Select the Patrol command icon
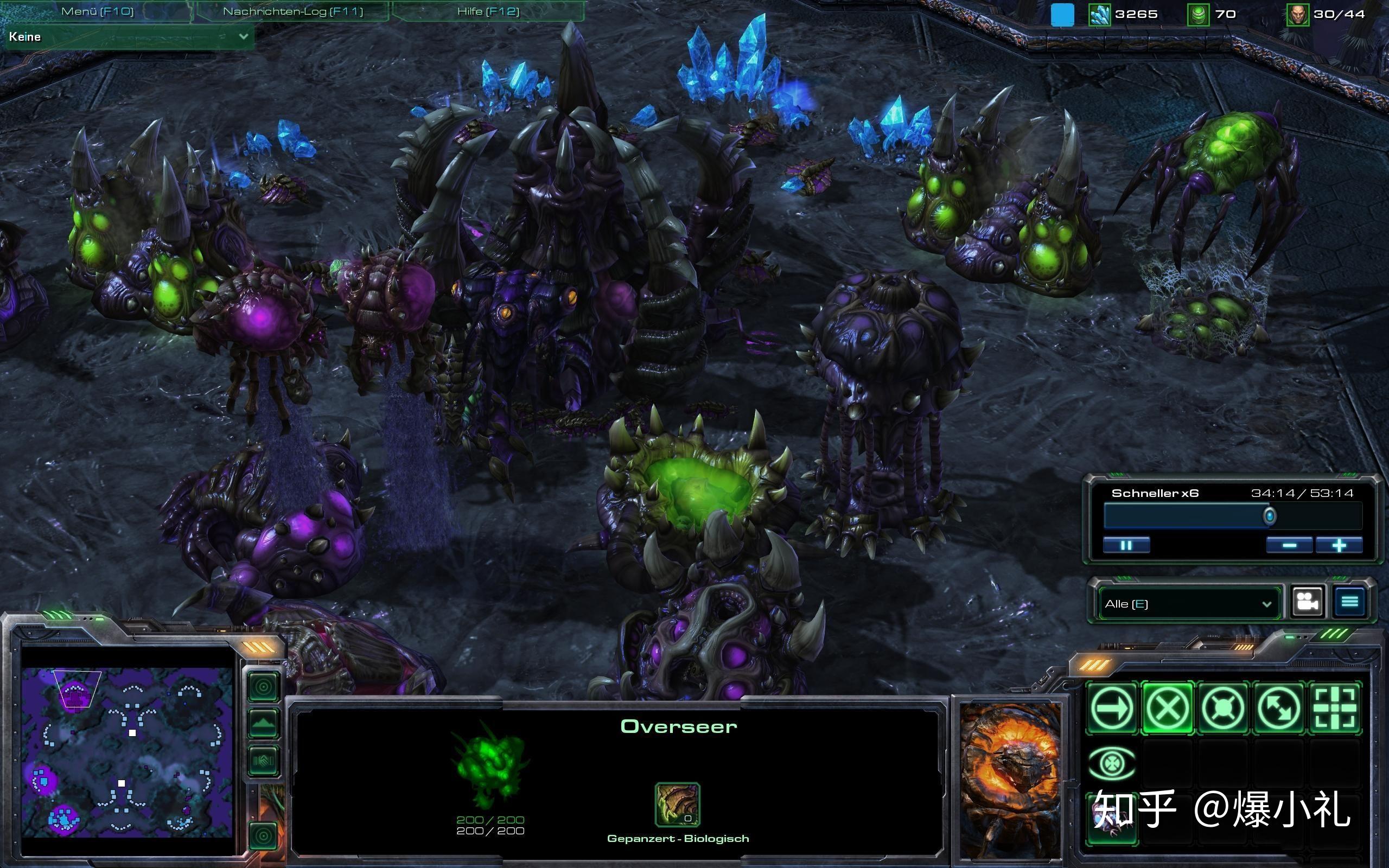Screen dimensions: 1389x868 tap(1279, 708)
